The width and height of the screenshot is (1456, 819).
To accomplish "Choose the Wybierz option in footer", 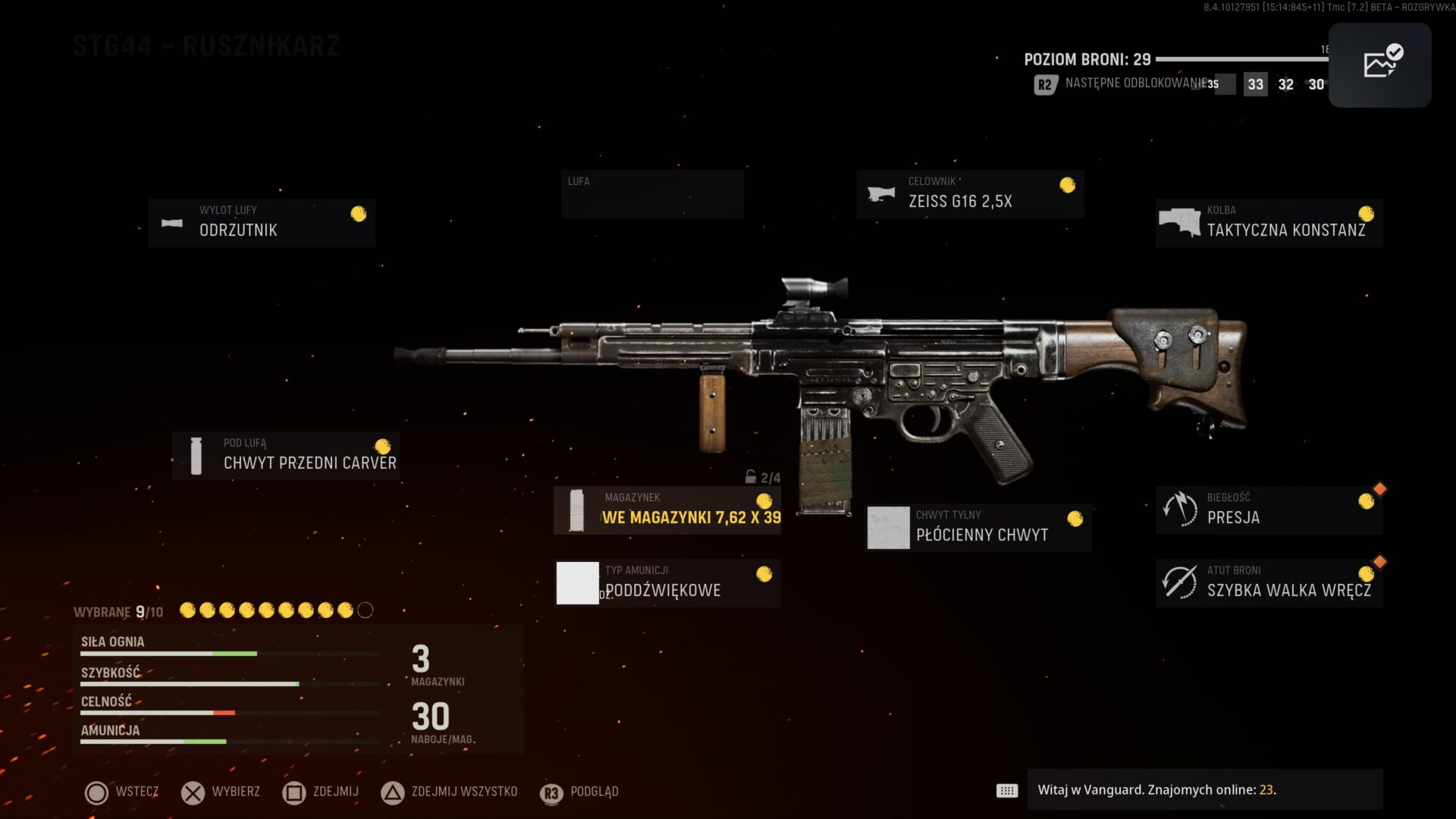I will (x=221, y=792).
